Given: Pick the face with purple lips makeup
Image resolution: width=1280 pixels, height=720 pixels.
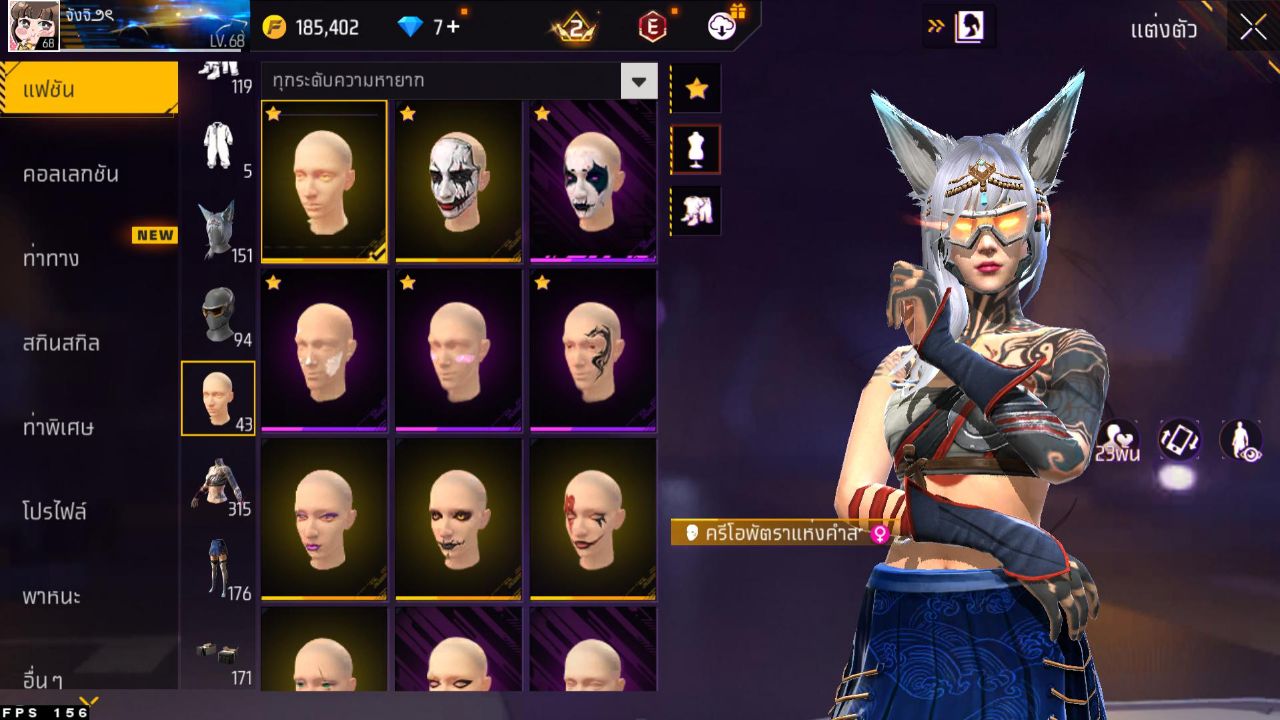Looking at the screenshot, I should (x=324, y=518).
